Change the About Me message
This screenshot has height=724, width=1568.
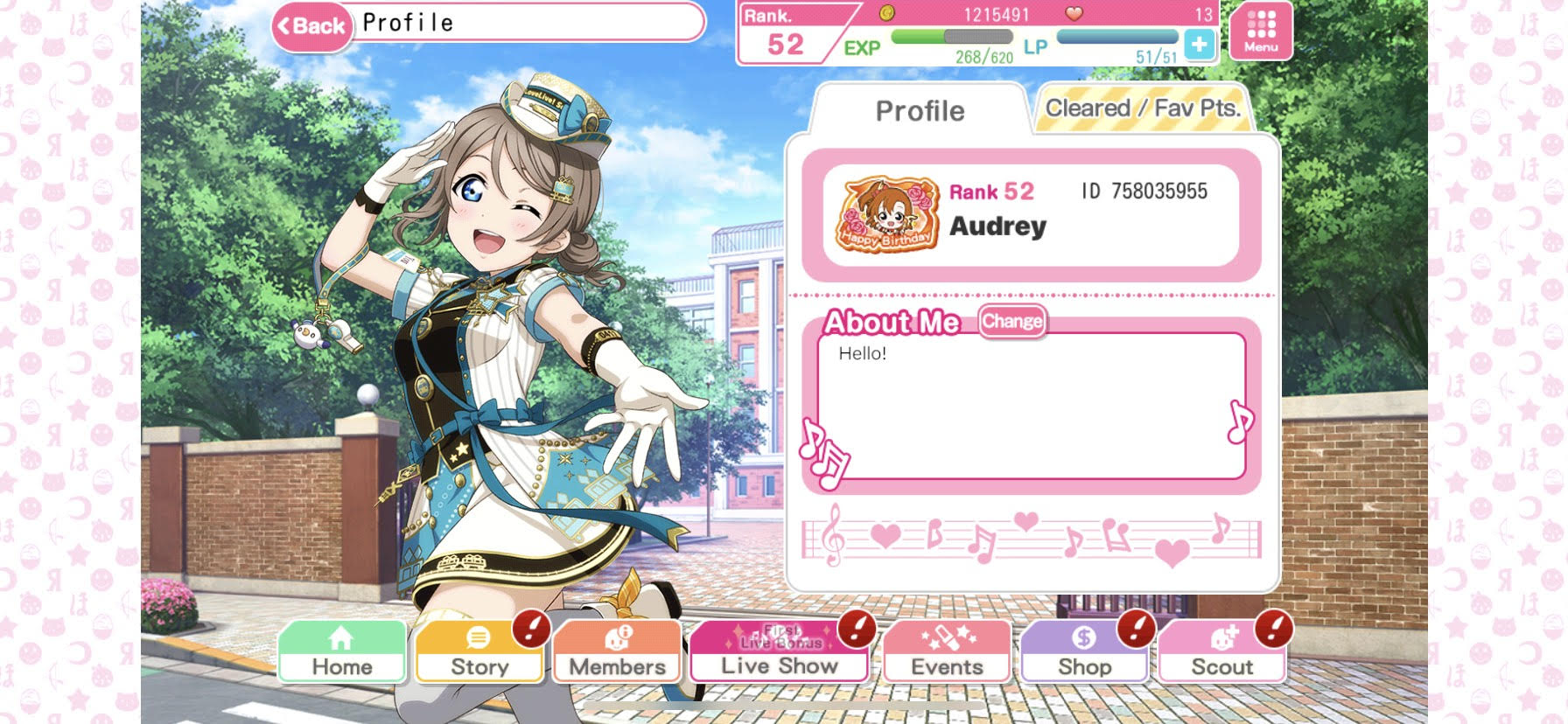[x=1011, y=322]
